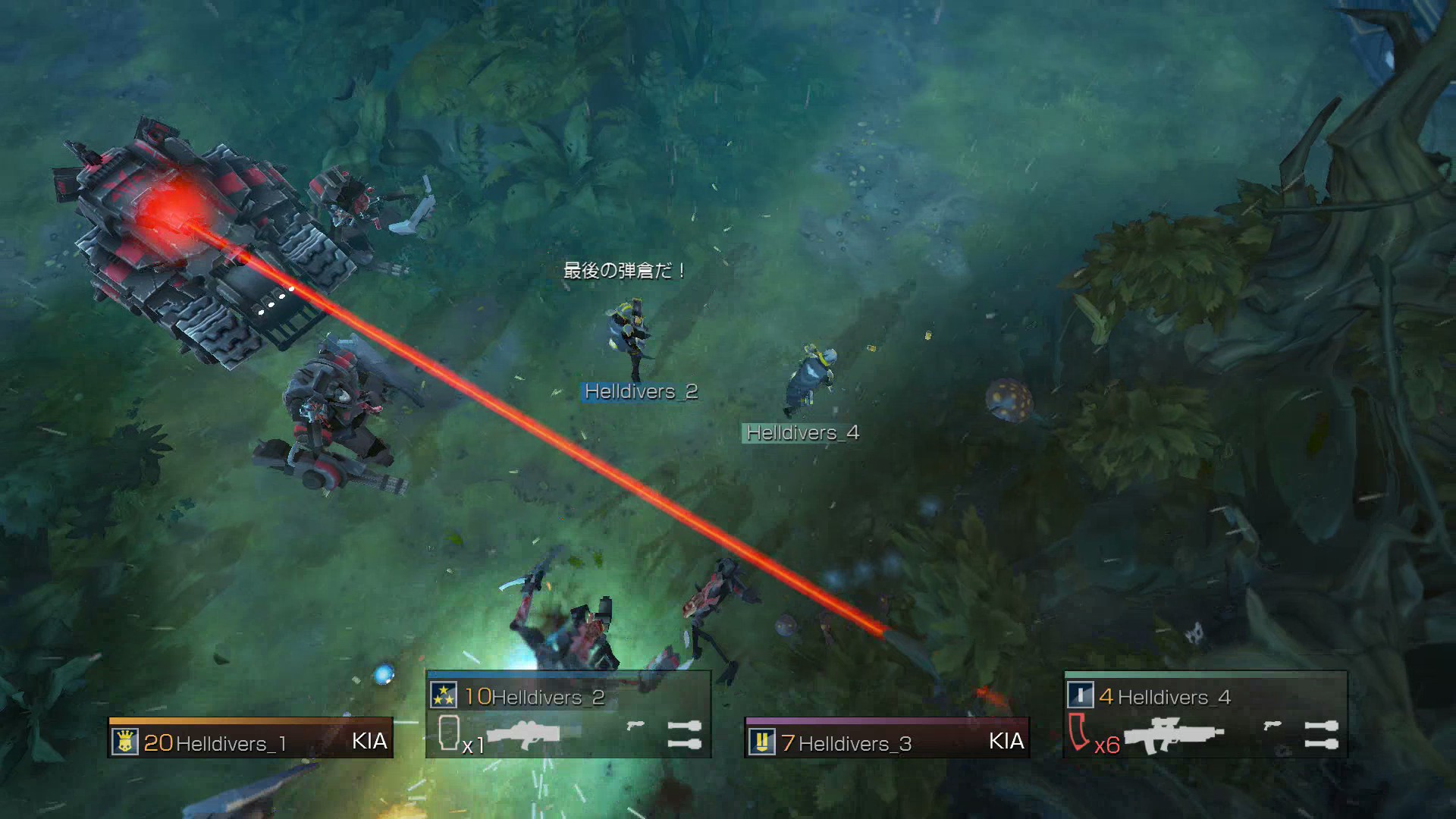Choose Helldivers_4's sidearm pistol icon
Screen dimensions: 1456x819
point(1272,726)
